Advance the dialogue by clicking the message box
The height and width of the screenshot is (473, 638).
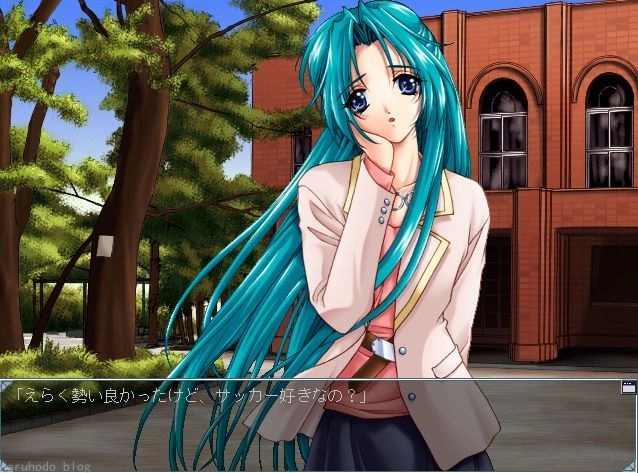pyautogui.click(x=318, y=425)
